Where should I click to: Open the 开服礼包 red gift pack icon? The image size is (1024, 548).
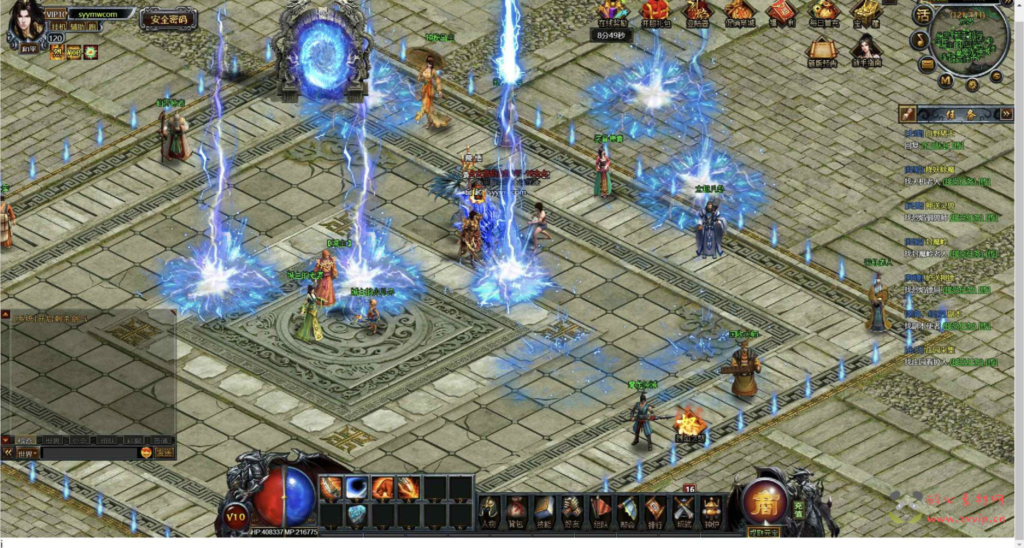click(x=655, y=12)
